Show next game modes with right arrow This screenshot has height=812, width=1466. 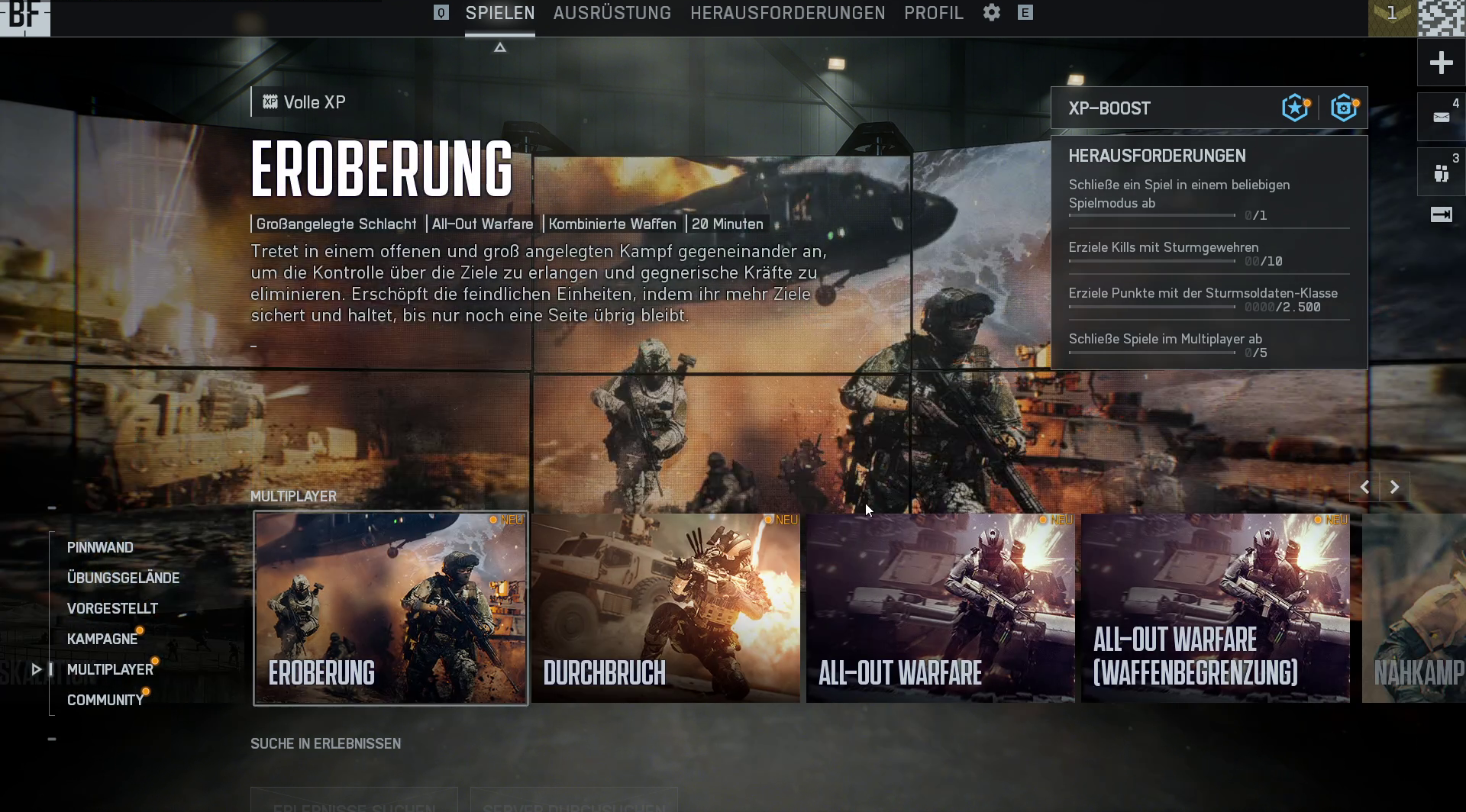pyautogui.click(x=1394, y=487)
